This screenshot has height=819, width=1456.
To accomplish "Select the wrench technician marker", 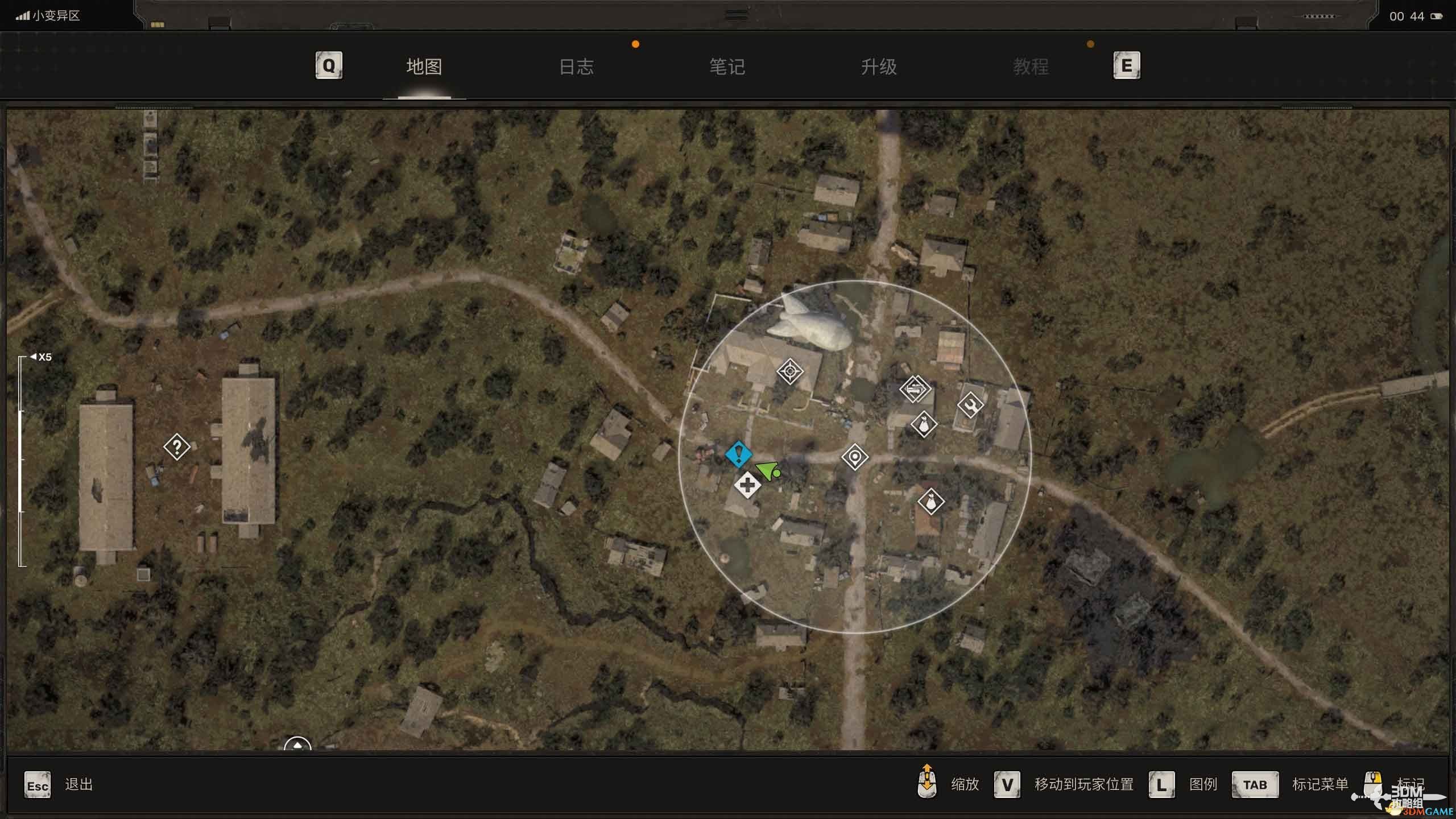I will coord(970,405).
